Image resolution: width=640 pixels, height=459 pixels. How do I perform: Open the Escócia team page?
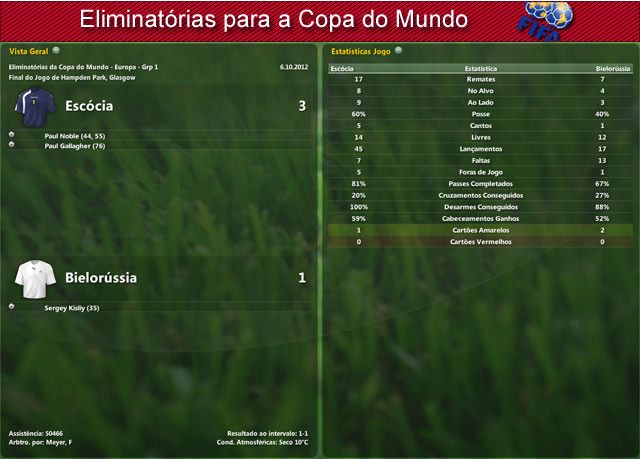(89, 105)
